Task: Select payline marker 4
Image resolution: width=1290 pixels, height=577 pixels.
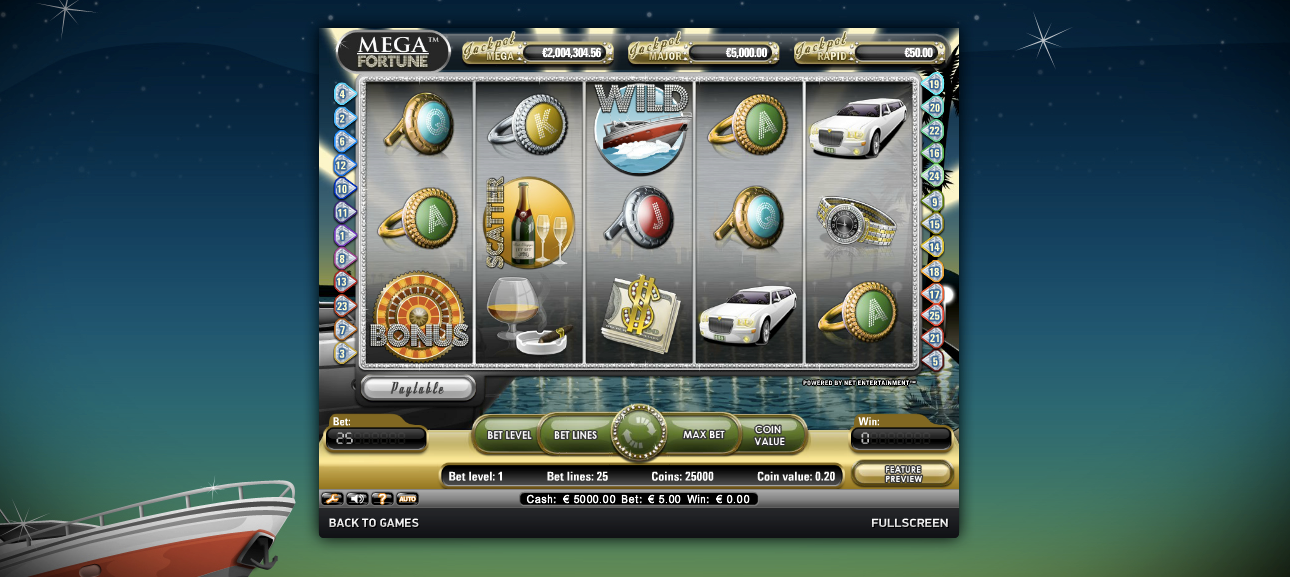Action: [x=345, y=95]
